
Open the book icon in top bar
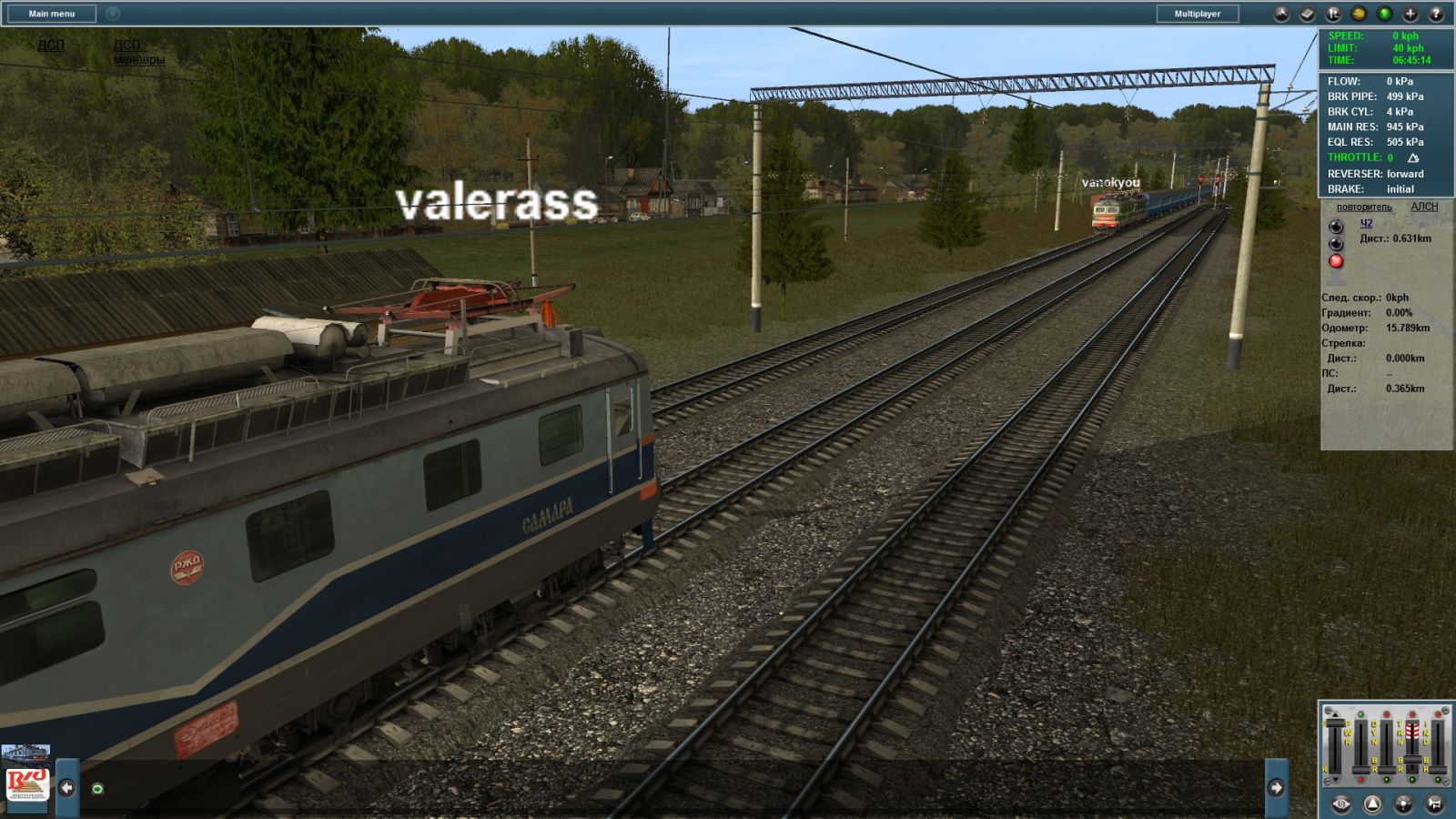[x=1307, y=14]
